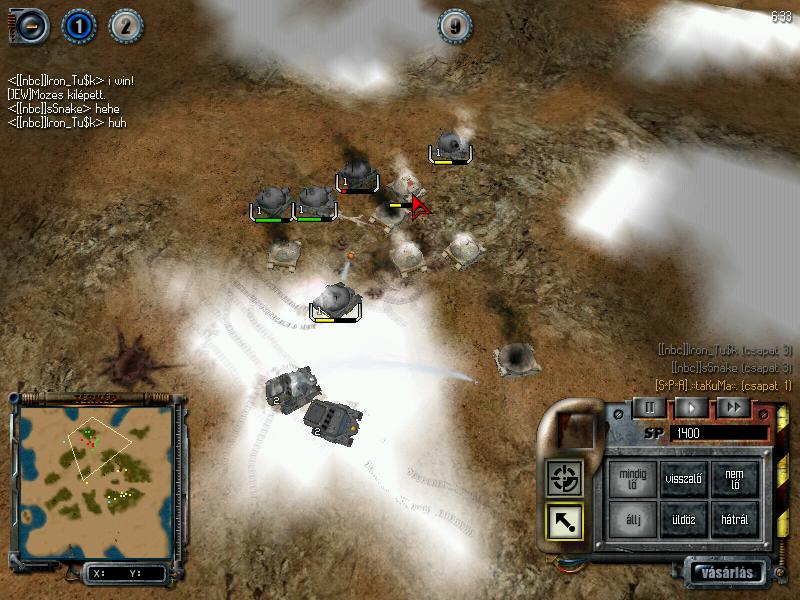
Task: Select control group 9 button
Action: pyautogui.click(x=455, y=27)
